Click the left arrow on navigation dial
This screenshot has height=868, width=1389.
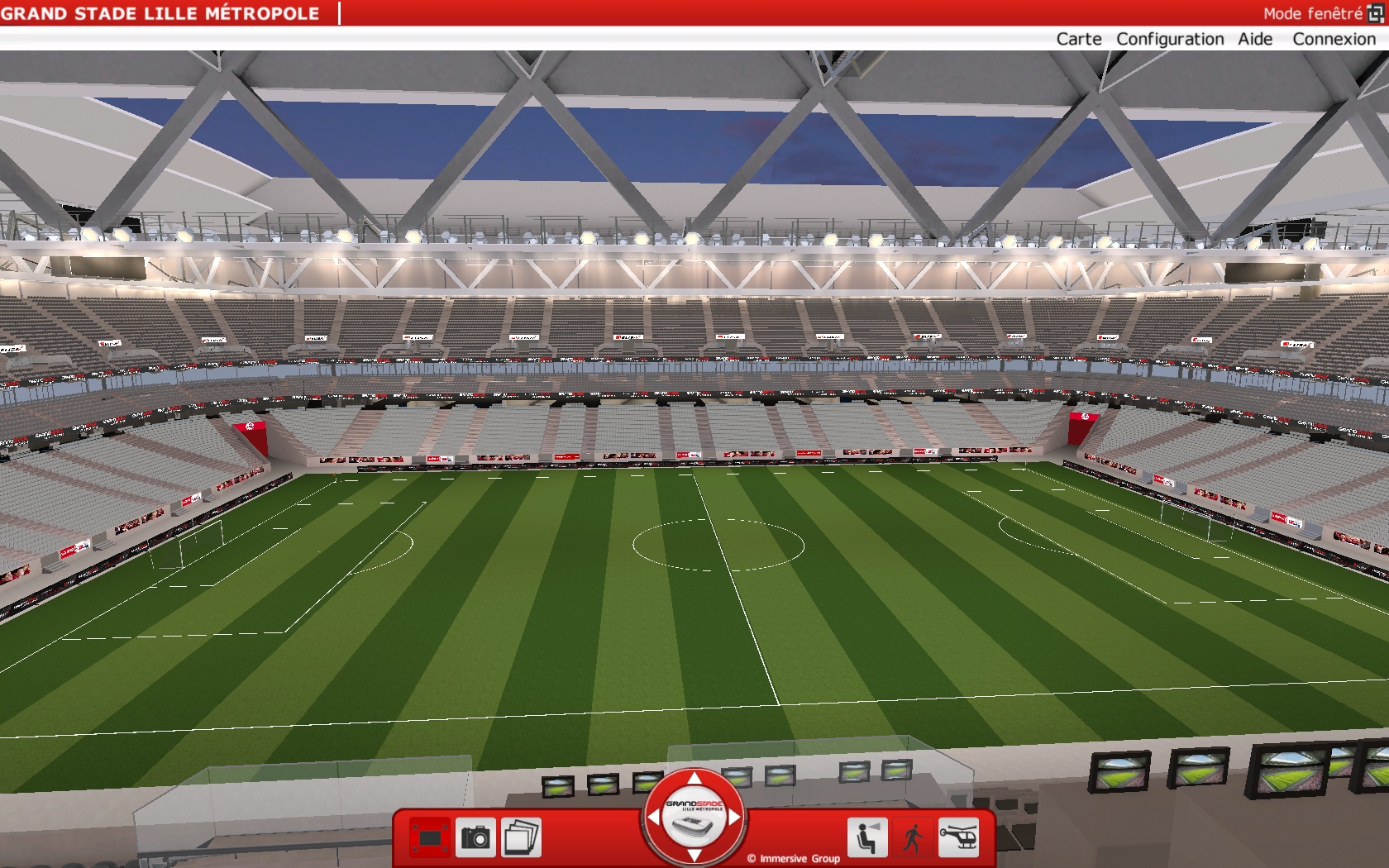coord(654,817)
